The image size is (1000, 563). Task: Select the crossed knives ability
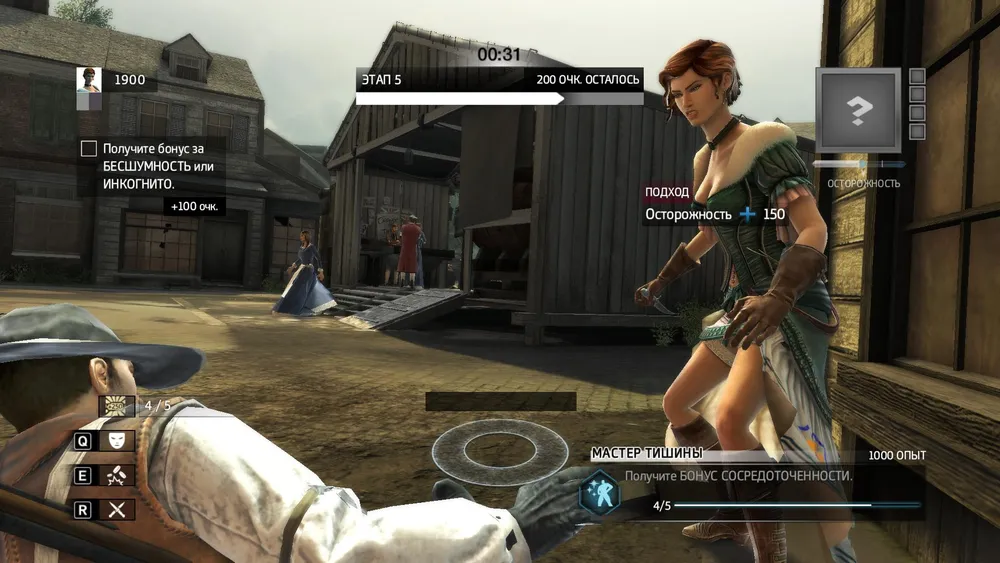(x=117, y=510)
